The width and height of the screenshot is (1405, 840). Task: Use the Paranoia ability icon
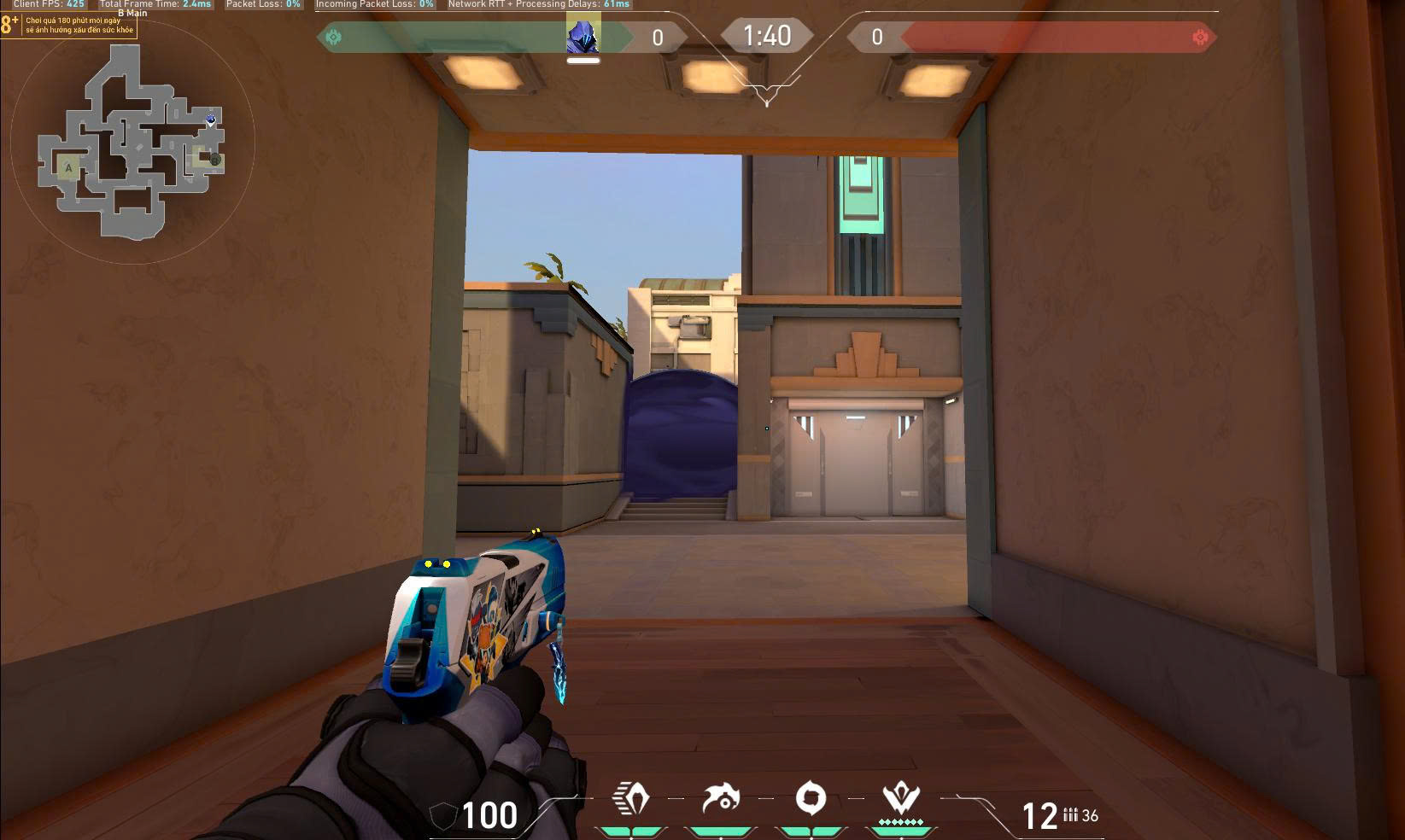[721, 800]
